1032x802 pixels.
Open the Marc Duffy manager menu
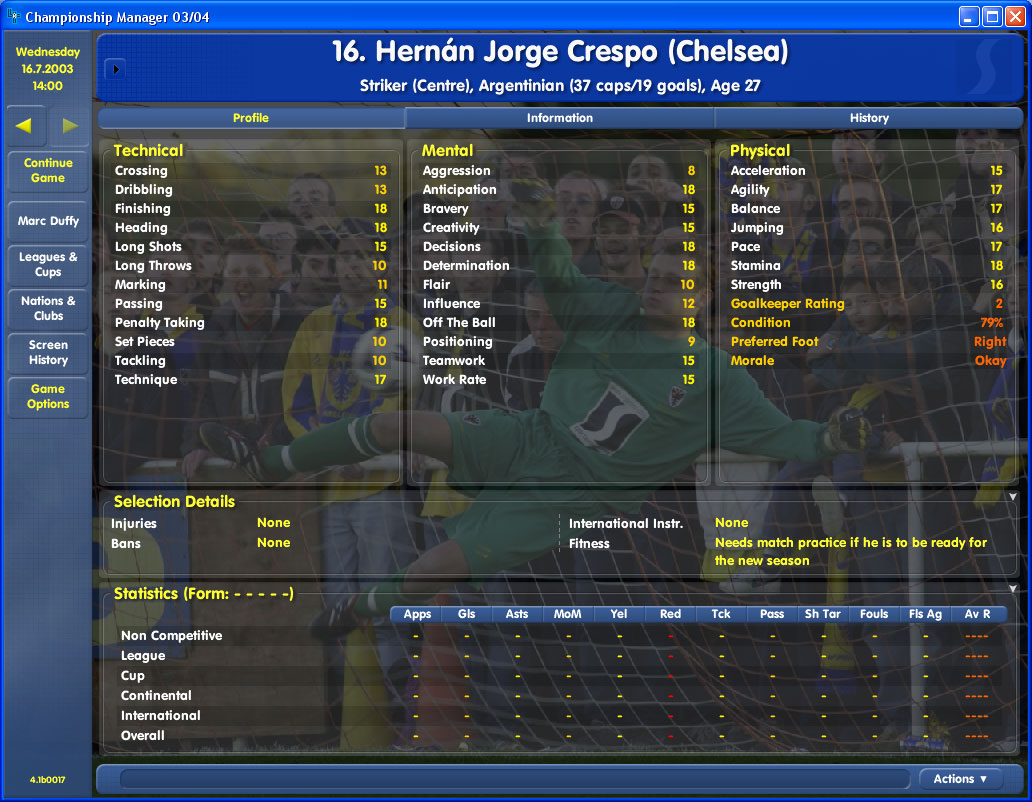(x=48, y=221)
